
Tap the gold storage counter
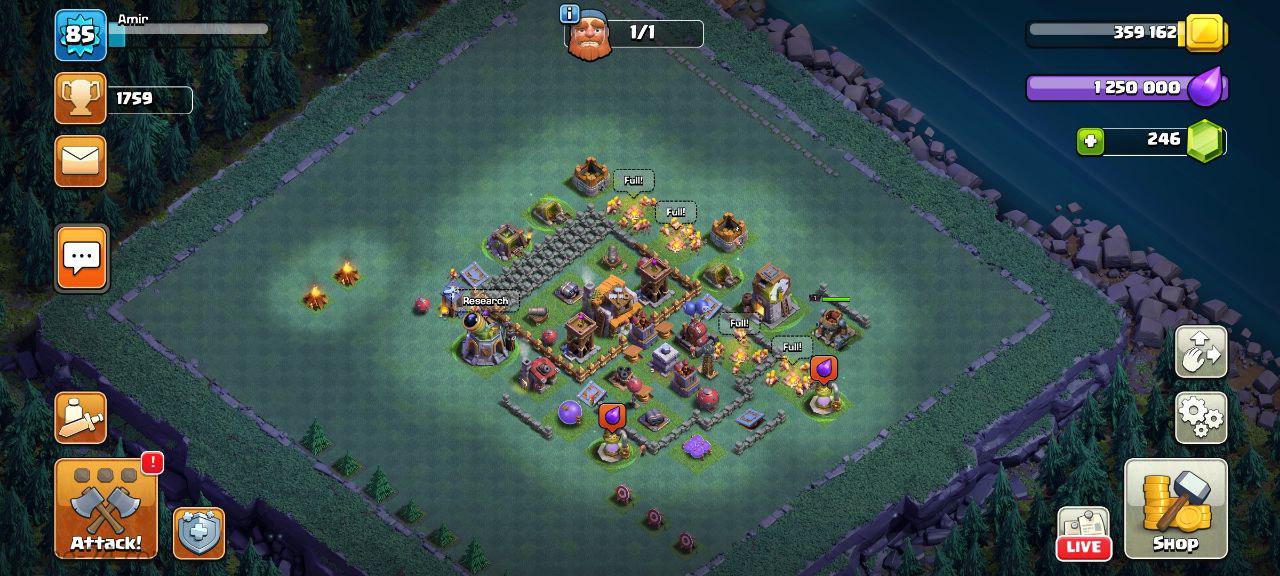click(1125, 33)
